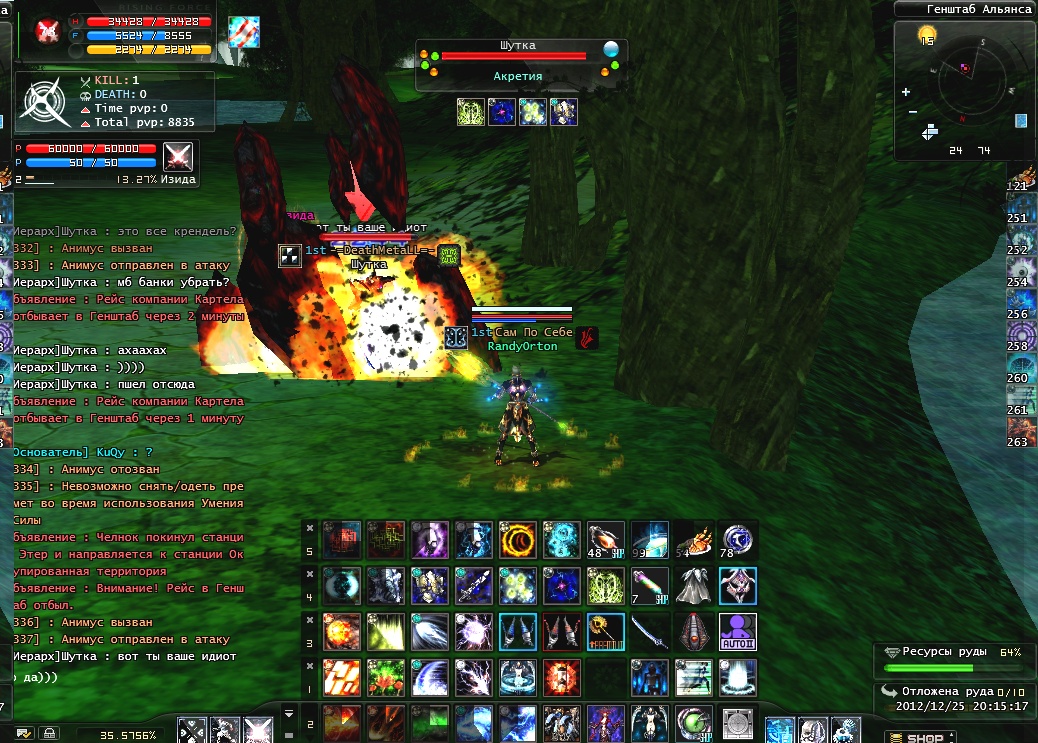Viewport: 1038px width, 743px height.
Task: Activate the green flower skill icon
Action: [x=386, y=678]
